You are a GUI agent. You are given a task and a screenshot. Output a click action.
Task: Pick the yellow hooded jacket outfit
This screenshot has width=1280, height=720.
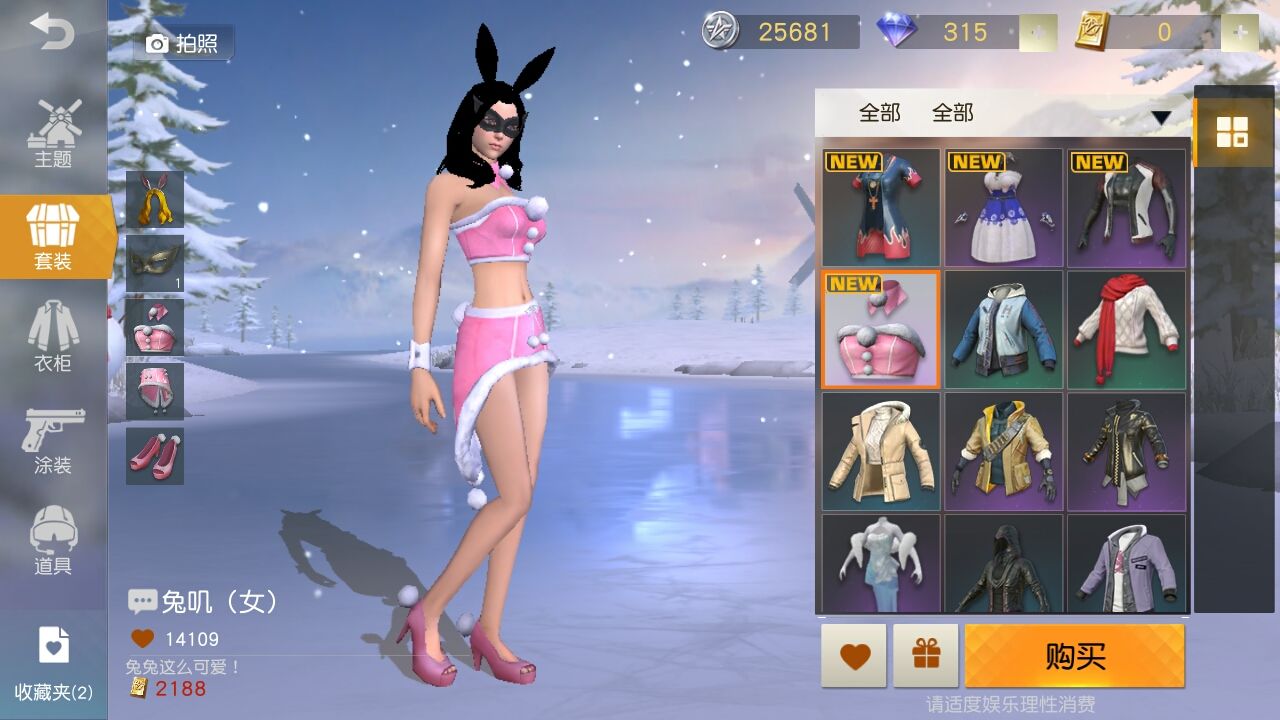pyautogui.click(x=1003, y=451)
